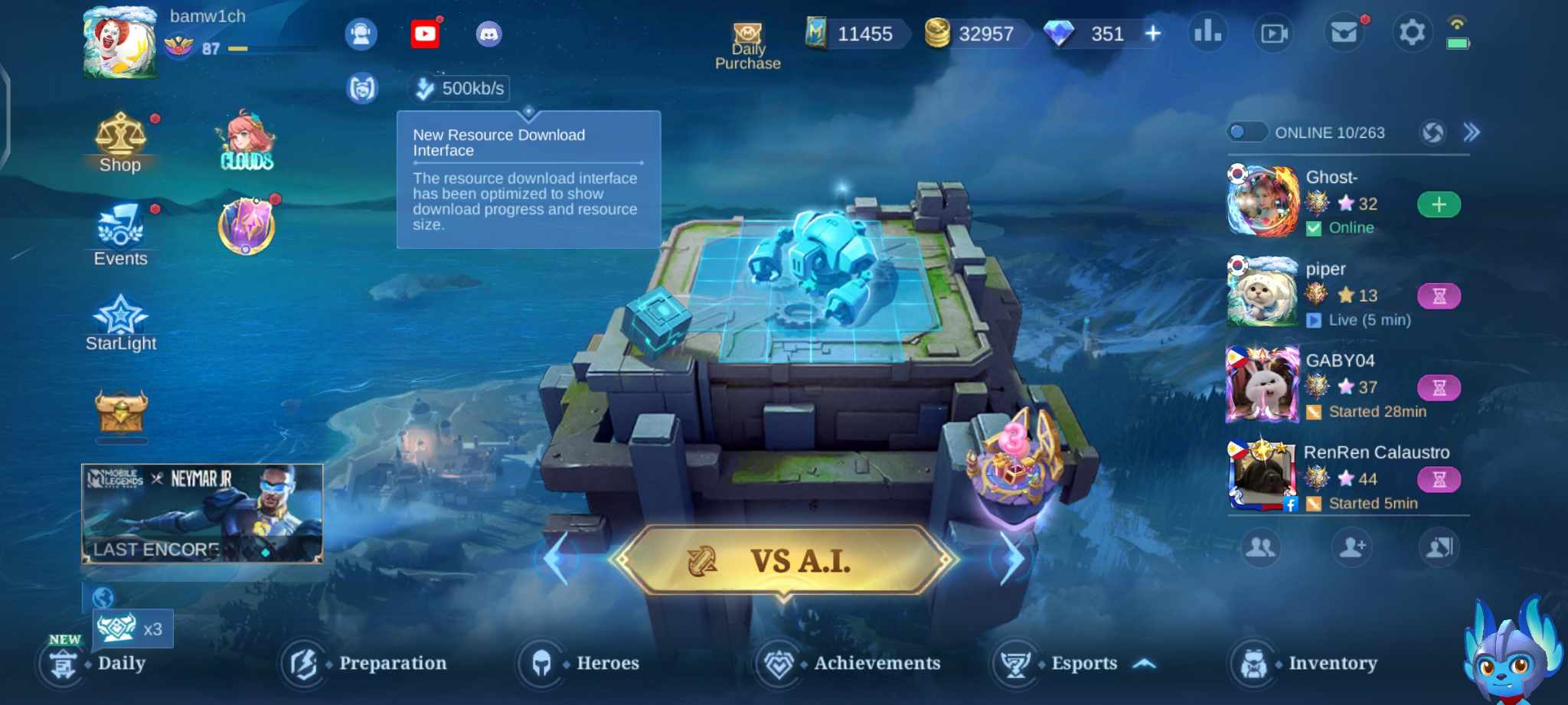Screen dimensions: 1568x705
Task: Open the Neymar JR Last Encore banner
Action: click(203, 513)
